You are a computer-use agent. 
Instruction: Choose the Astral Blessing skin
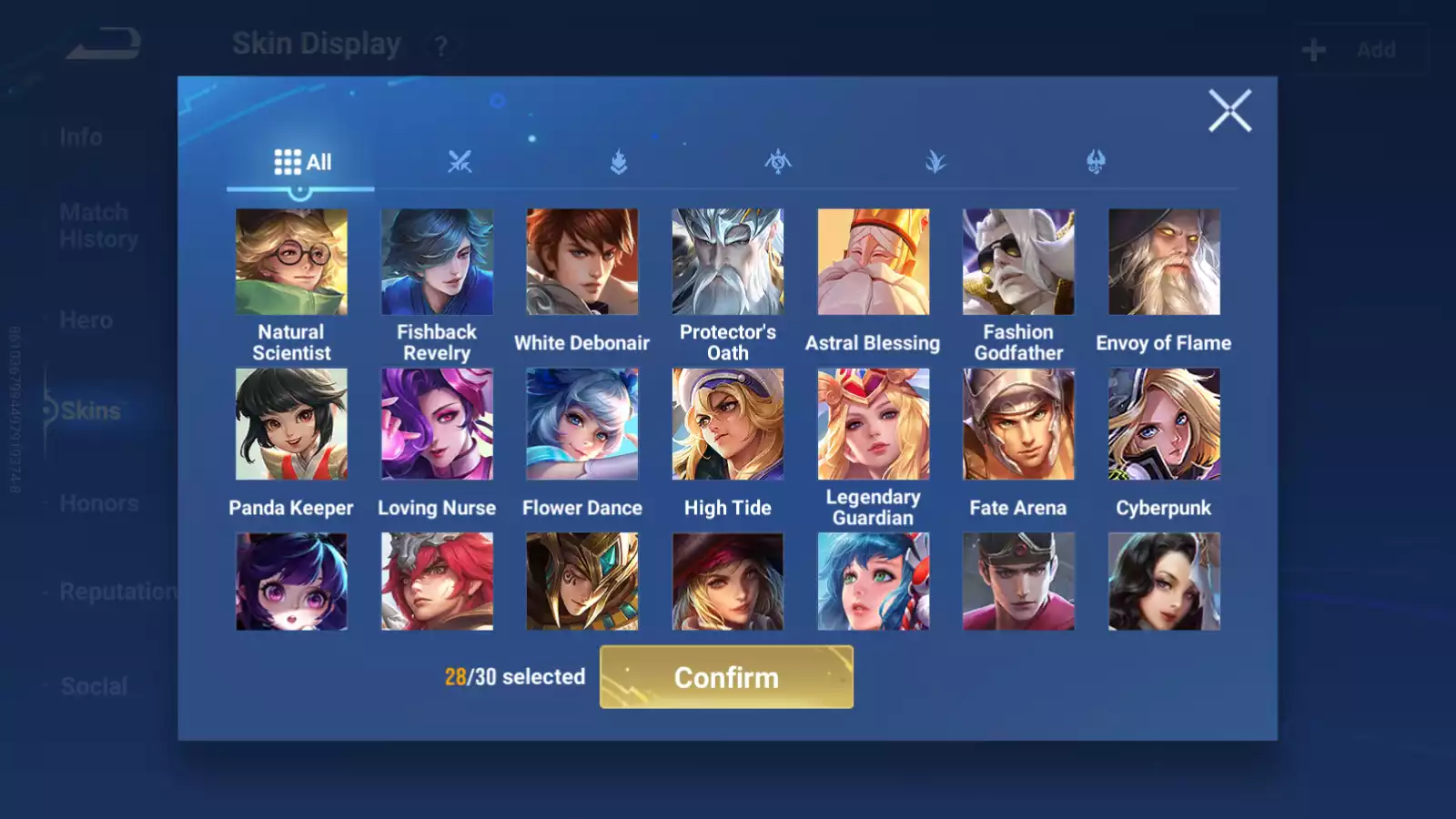coord(874,262)
